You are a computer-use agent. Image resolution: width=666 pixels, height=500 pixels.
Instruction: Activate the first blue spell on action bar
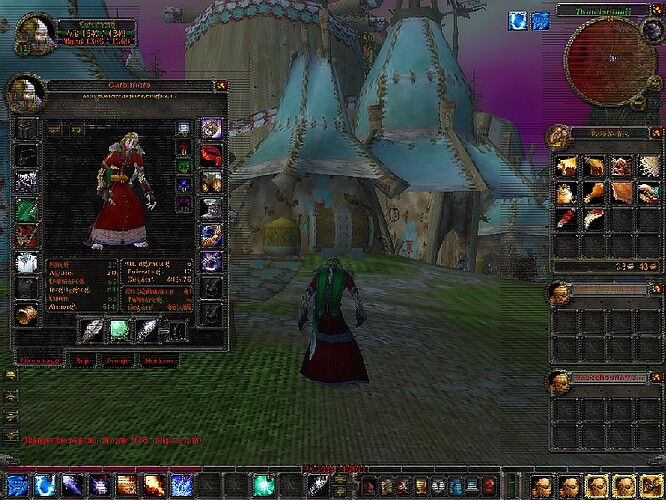[44, 486]
